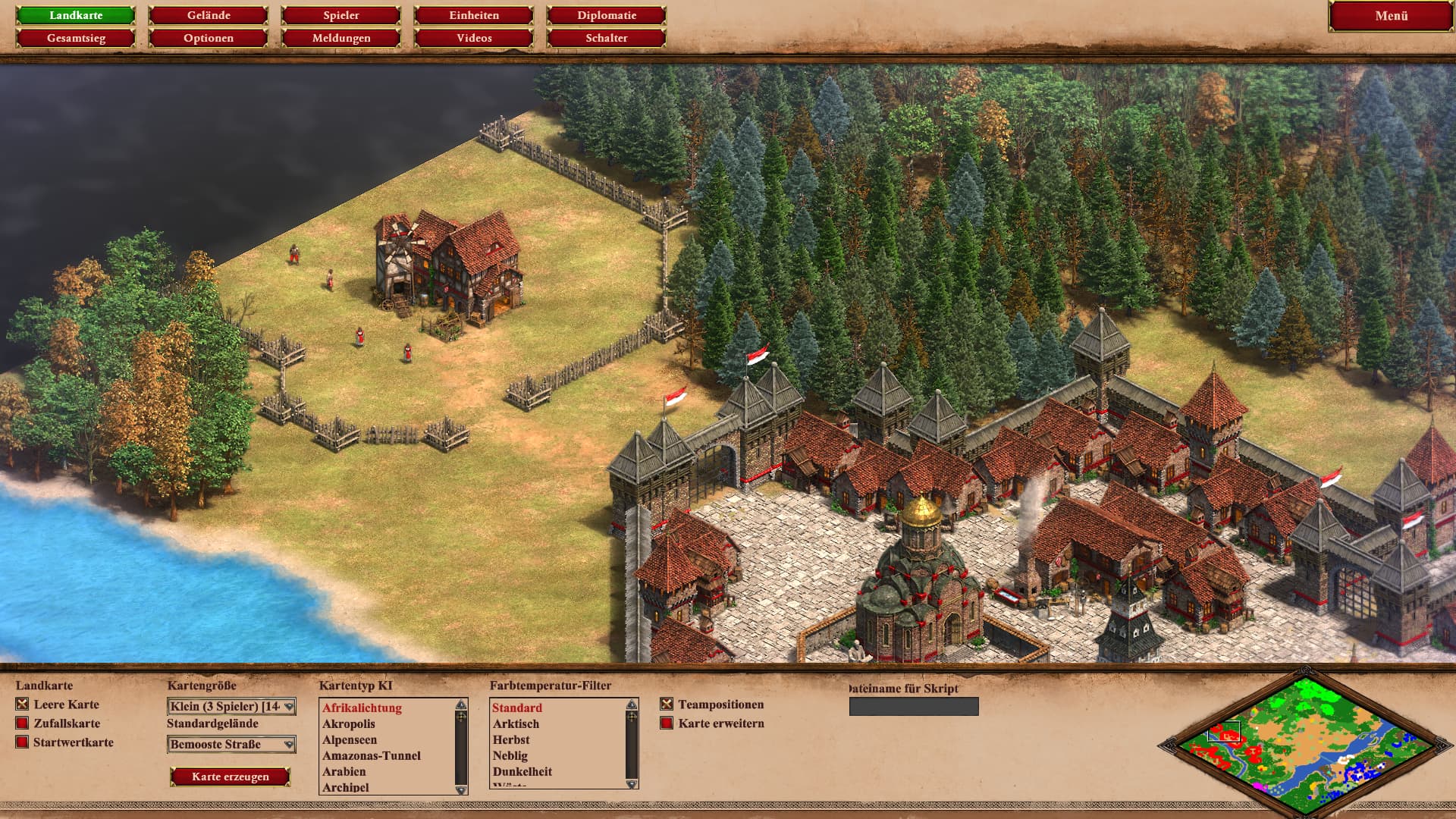Screen dimensions: 1456x819
Task: Open the Kartengröße dropdown
Action: click(x=231, y=707)
